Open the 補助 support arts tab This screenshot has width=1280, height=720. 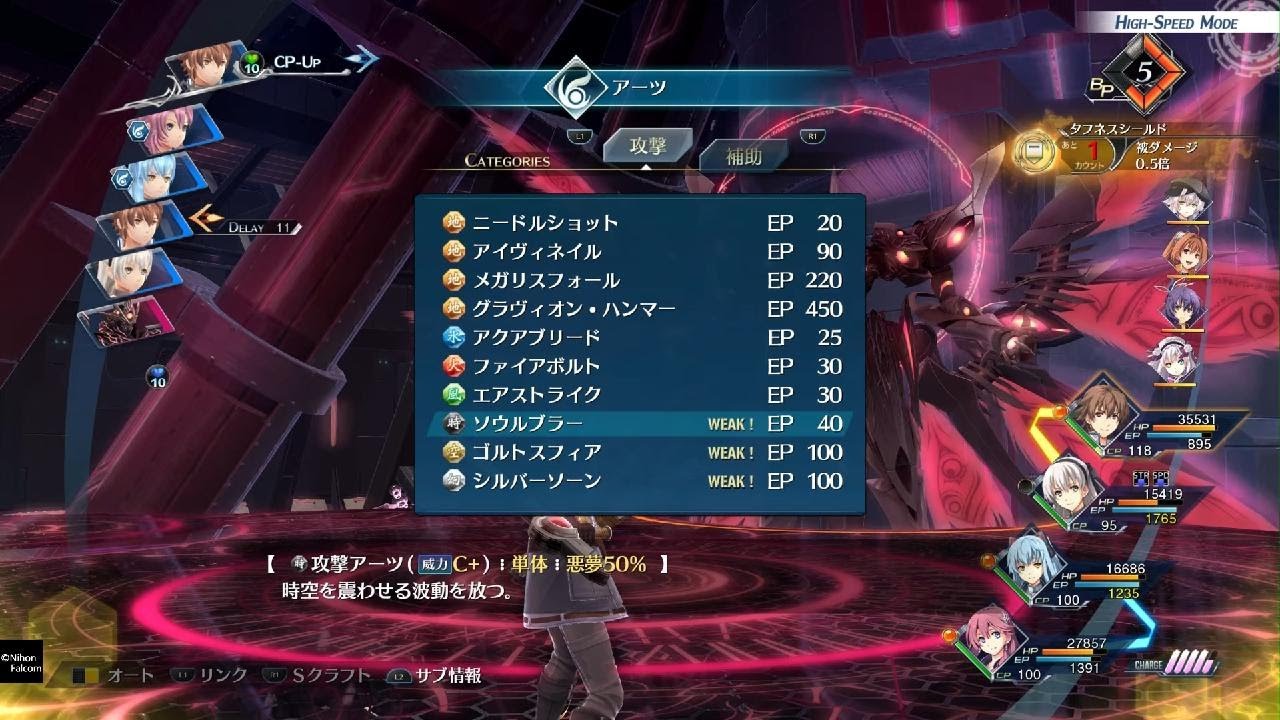(743, 156)
